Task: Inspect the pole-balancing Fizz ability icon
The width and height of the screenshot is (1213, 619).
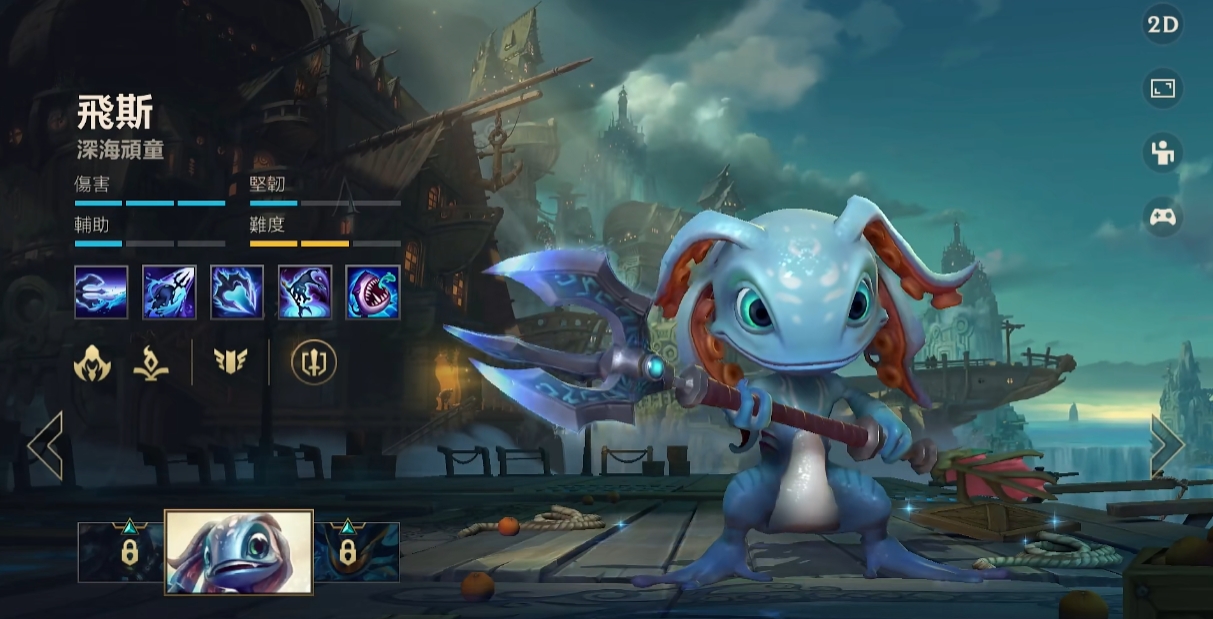Action: coord(305,292)
